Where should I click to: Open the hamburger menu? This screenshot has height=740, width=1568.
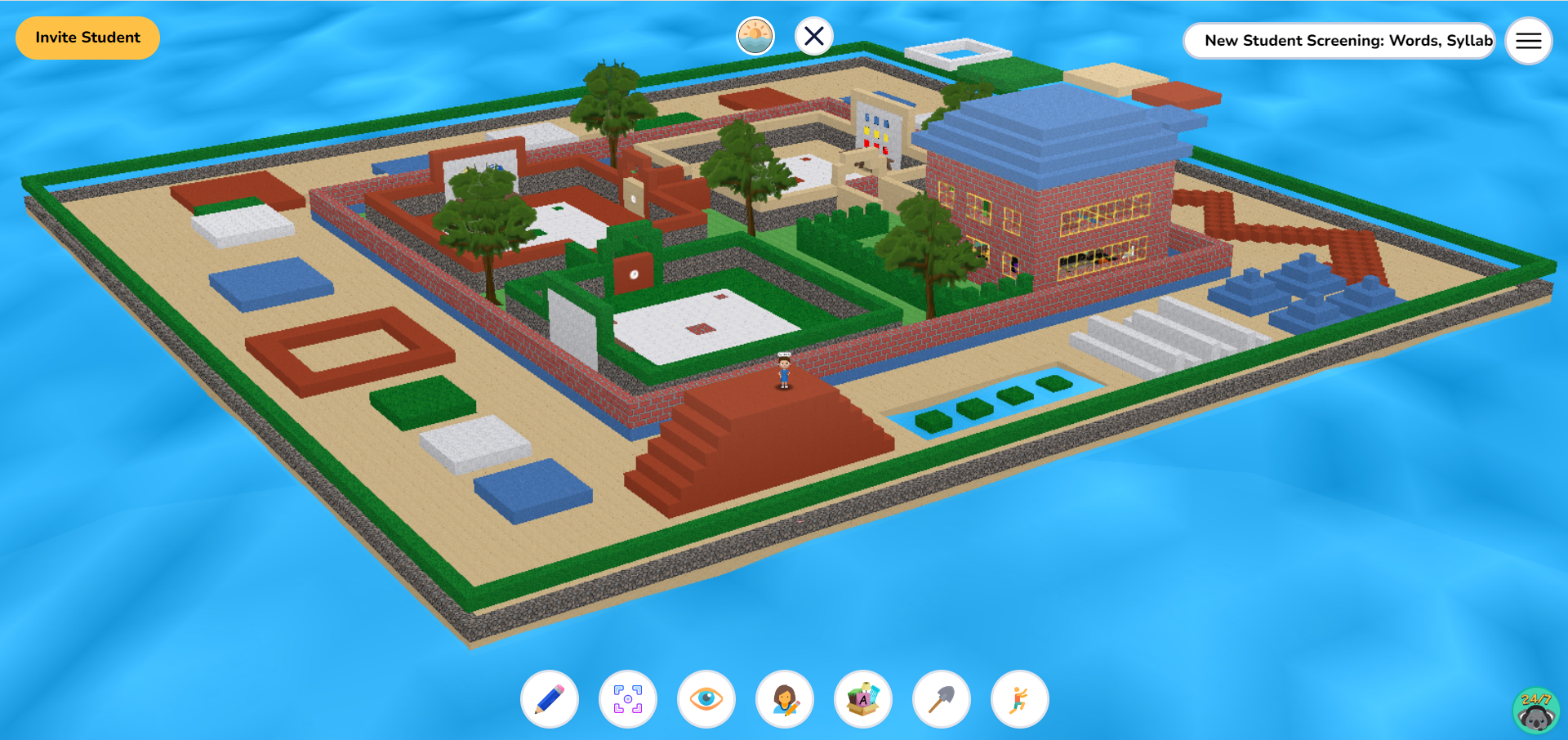tap(1528, 41)
